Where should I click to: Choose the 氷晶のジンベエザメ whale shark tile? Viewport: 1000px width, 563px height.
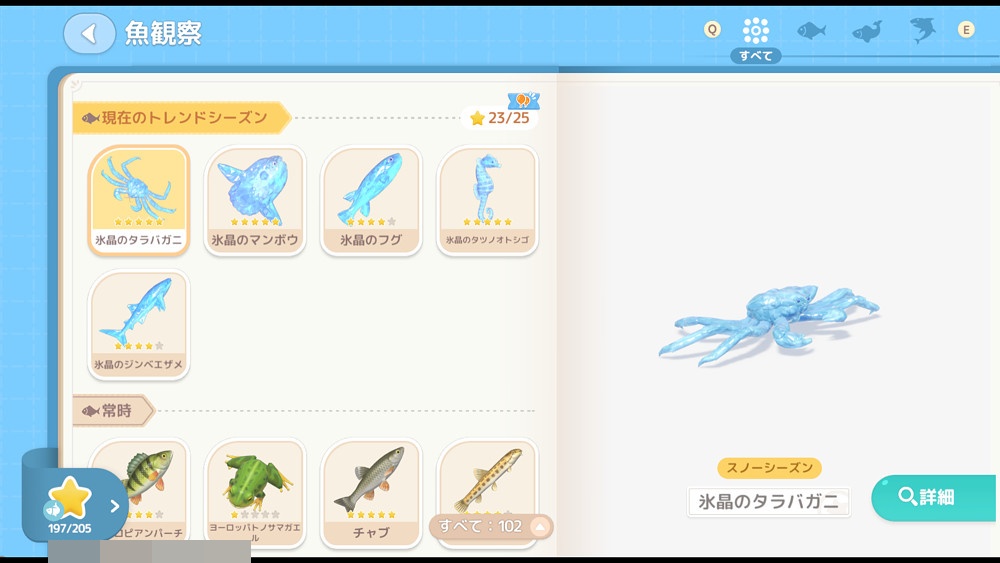click(139, 323)
